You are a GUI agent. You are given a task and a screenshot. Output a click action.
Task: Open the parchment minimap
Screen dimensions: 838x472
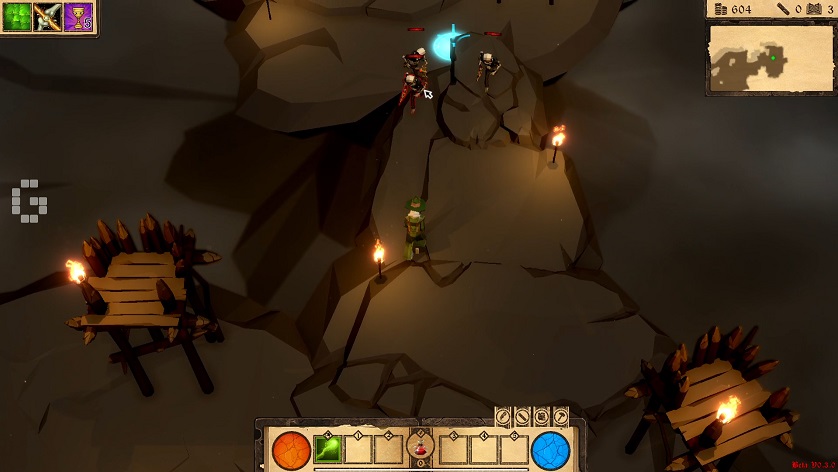[770, 58]
